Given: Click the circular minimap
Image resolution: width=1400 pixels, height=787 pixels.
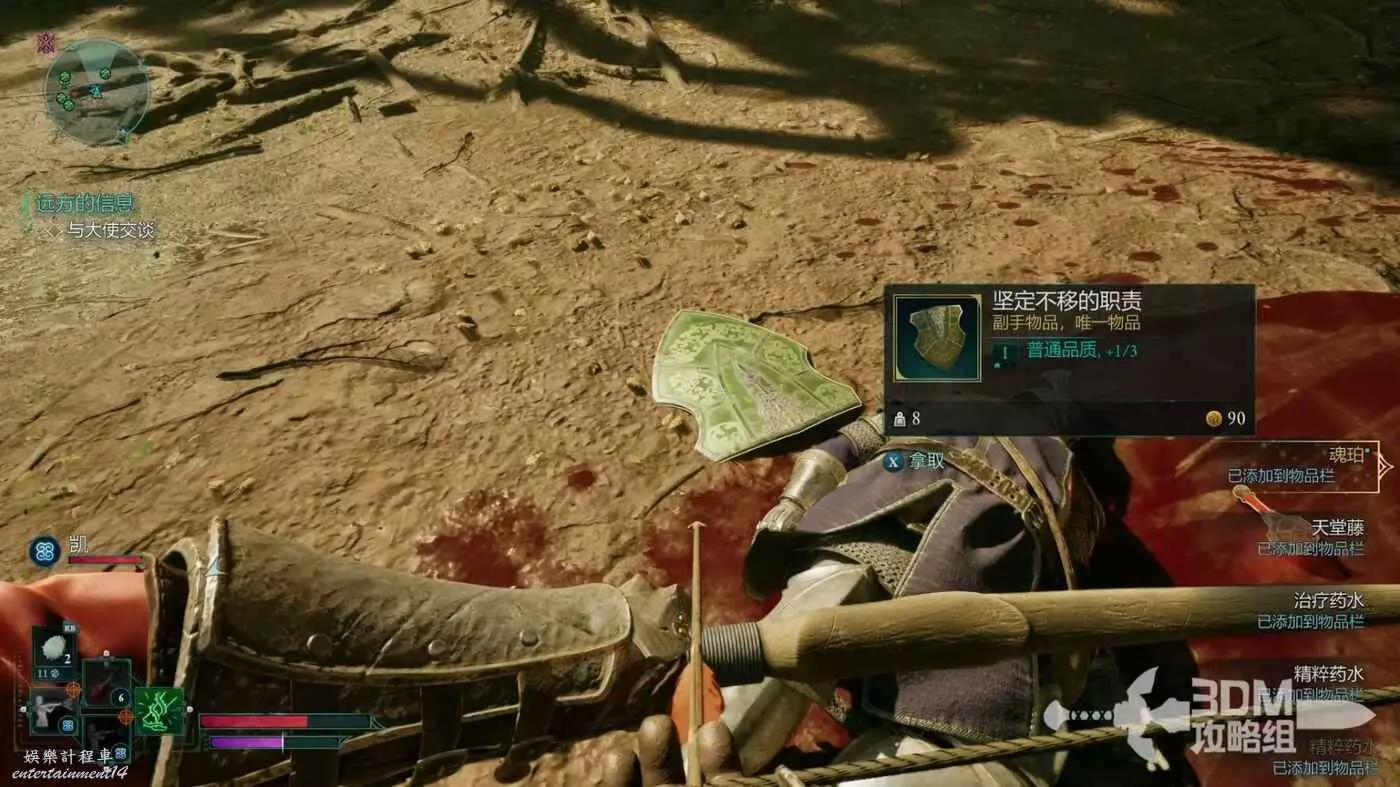Looking at the screenshot, I should pos(96,92).
